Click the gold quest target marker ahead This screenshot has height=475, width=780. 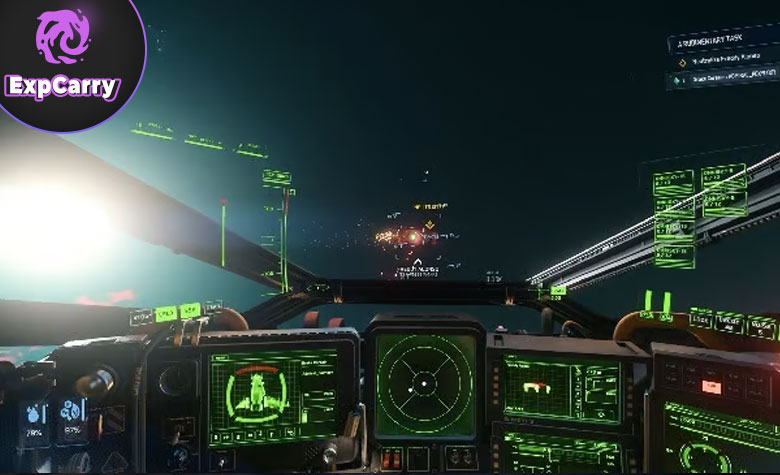pos(427,224)
